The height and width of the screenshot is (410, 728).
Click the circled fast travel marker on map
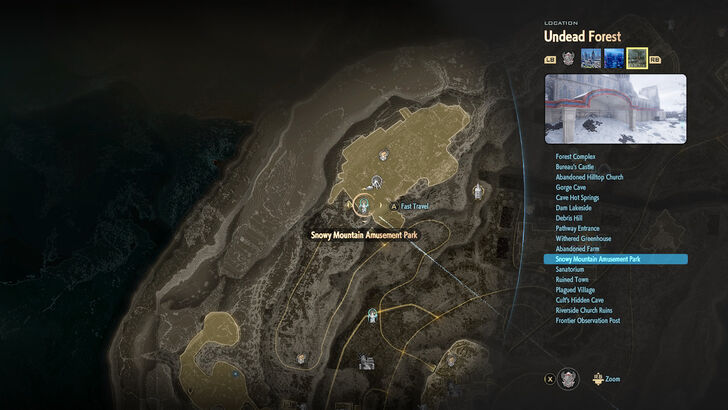pos(365,204)
